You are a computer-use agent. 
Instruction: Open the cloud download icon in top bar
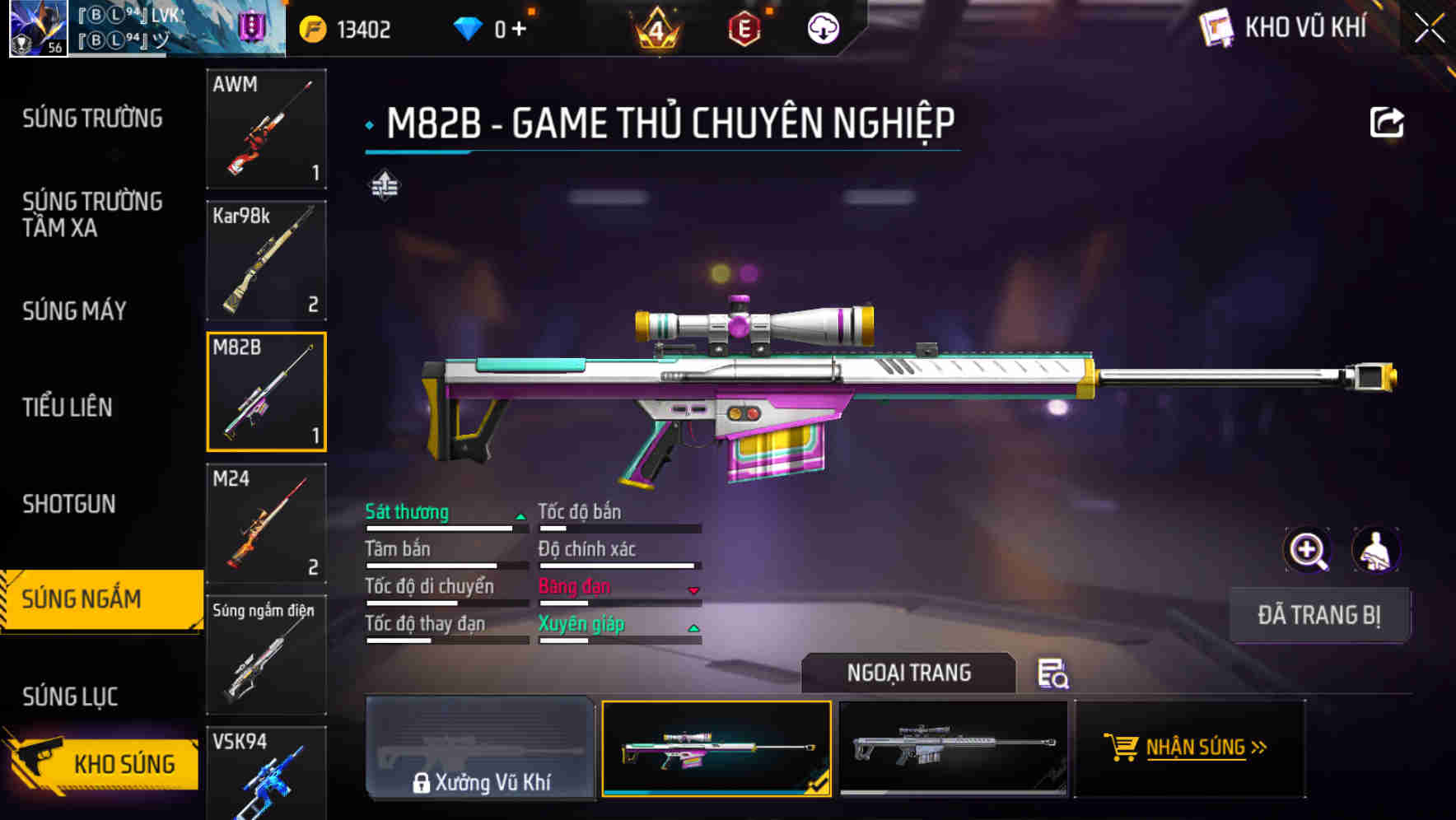[821, 29]
